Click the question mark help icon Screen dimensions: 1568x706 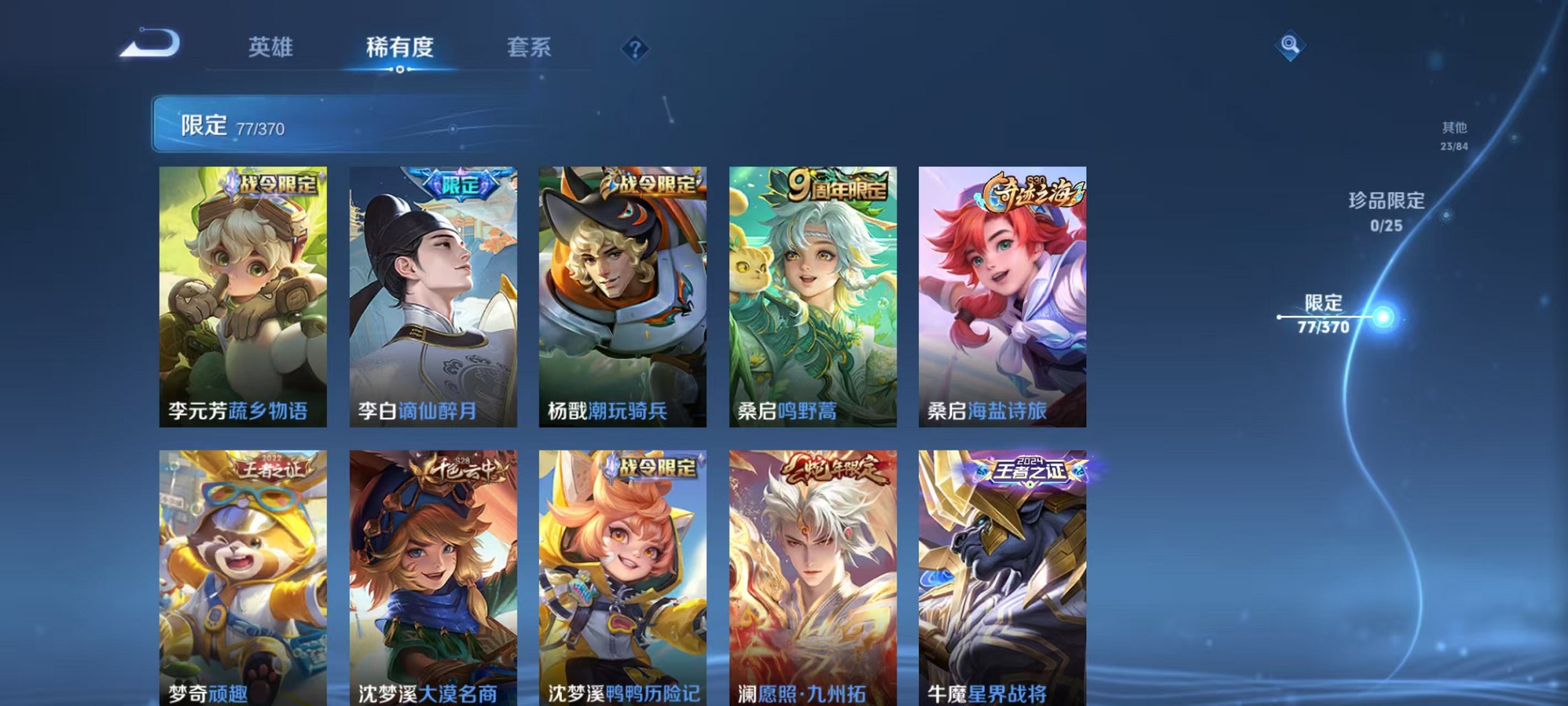click(637, 47)
